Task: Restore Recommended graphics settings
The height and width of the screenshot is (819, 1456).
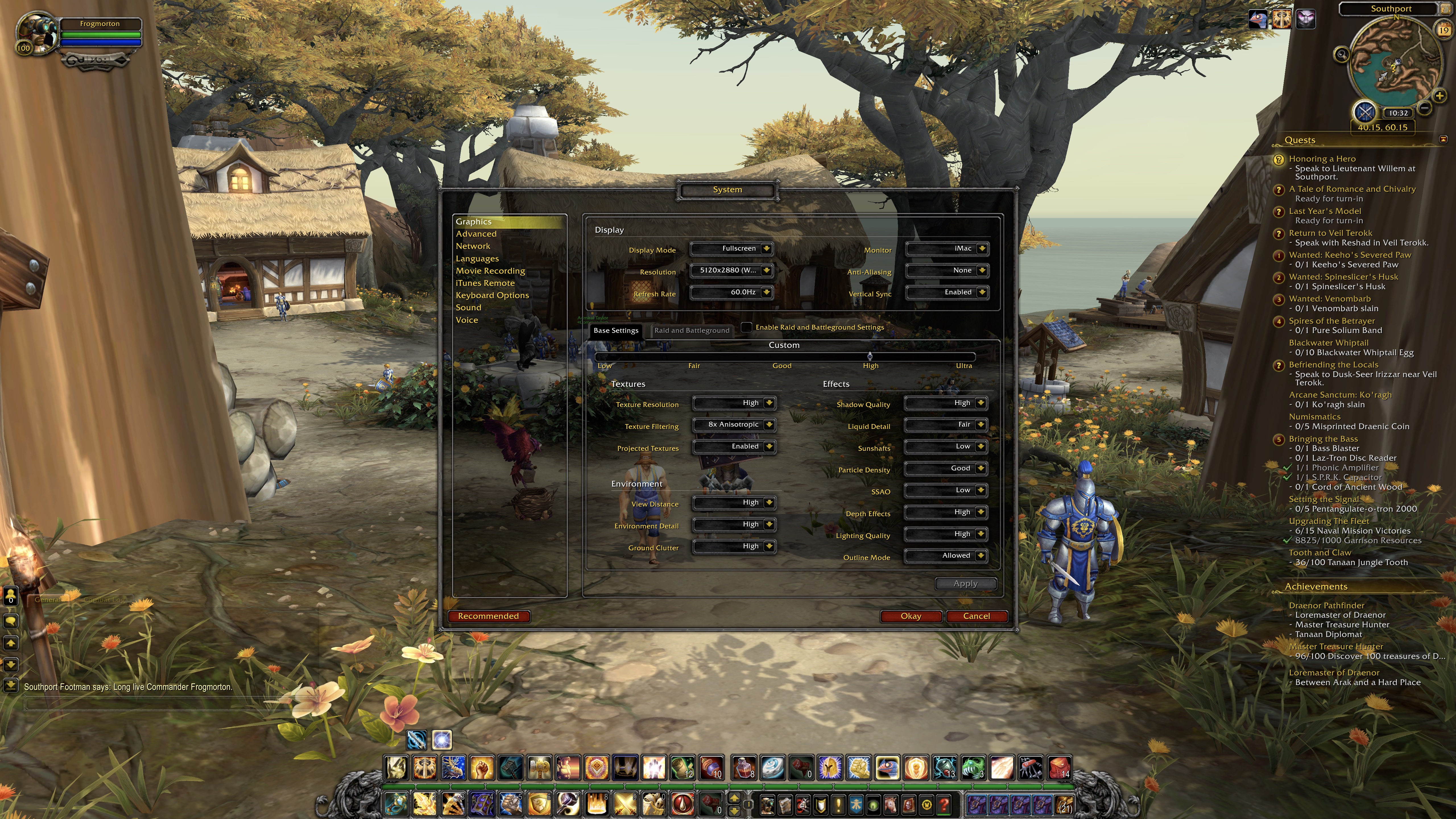Action: coord(488,616)
